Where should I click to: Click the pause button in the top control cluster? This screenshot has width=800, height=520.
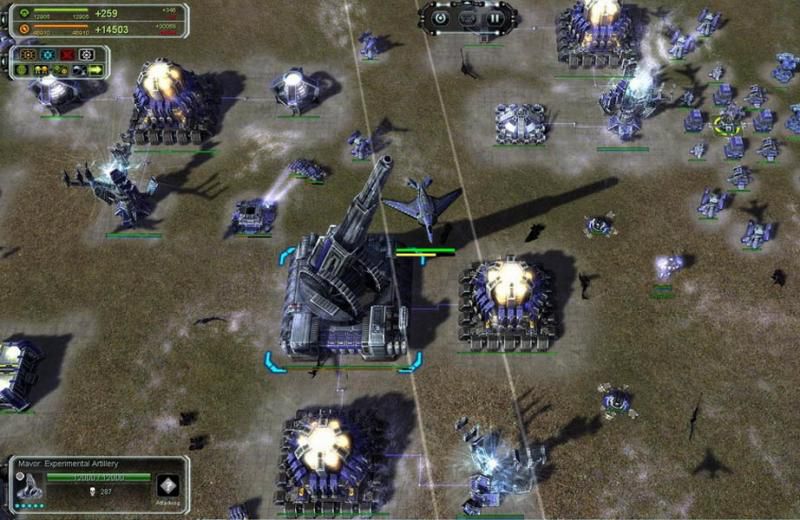coord(493,17)
